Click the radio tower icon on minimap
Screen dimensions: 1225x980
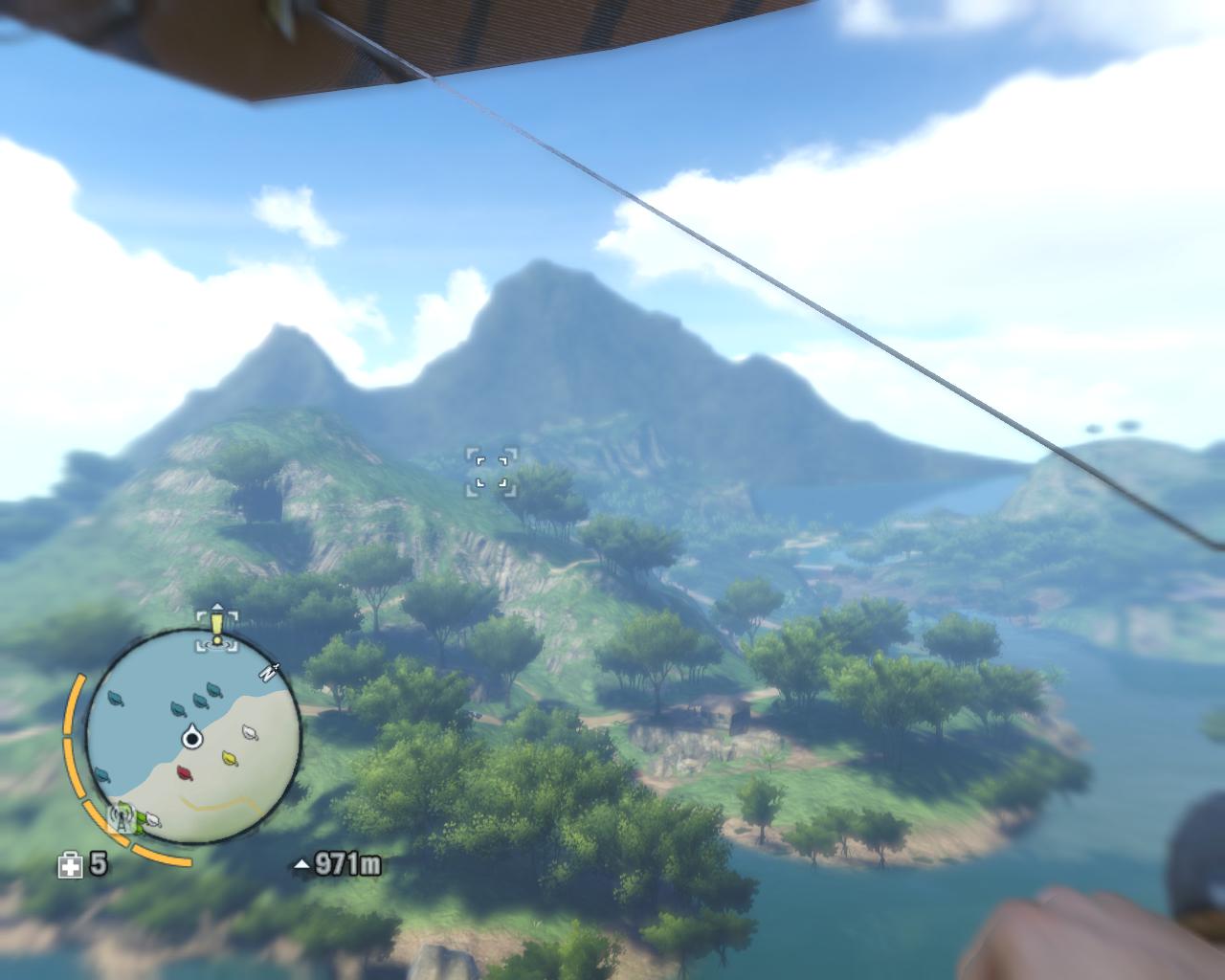pos(122,817)
